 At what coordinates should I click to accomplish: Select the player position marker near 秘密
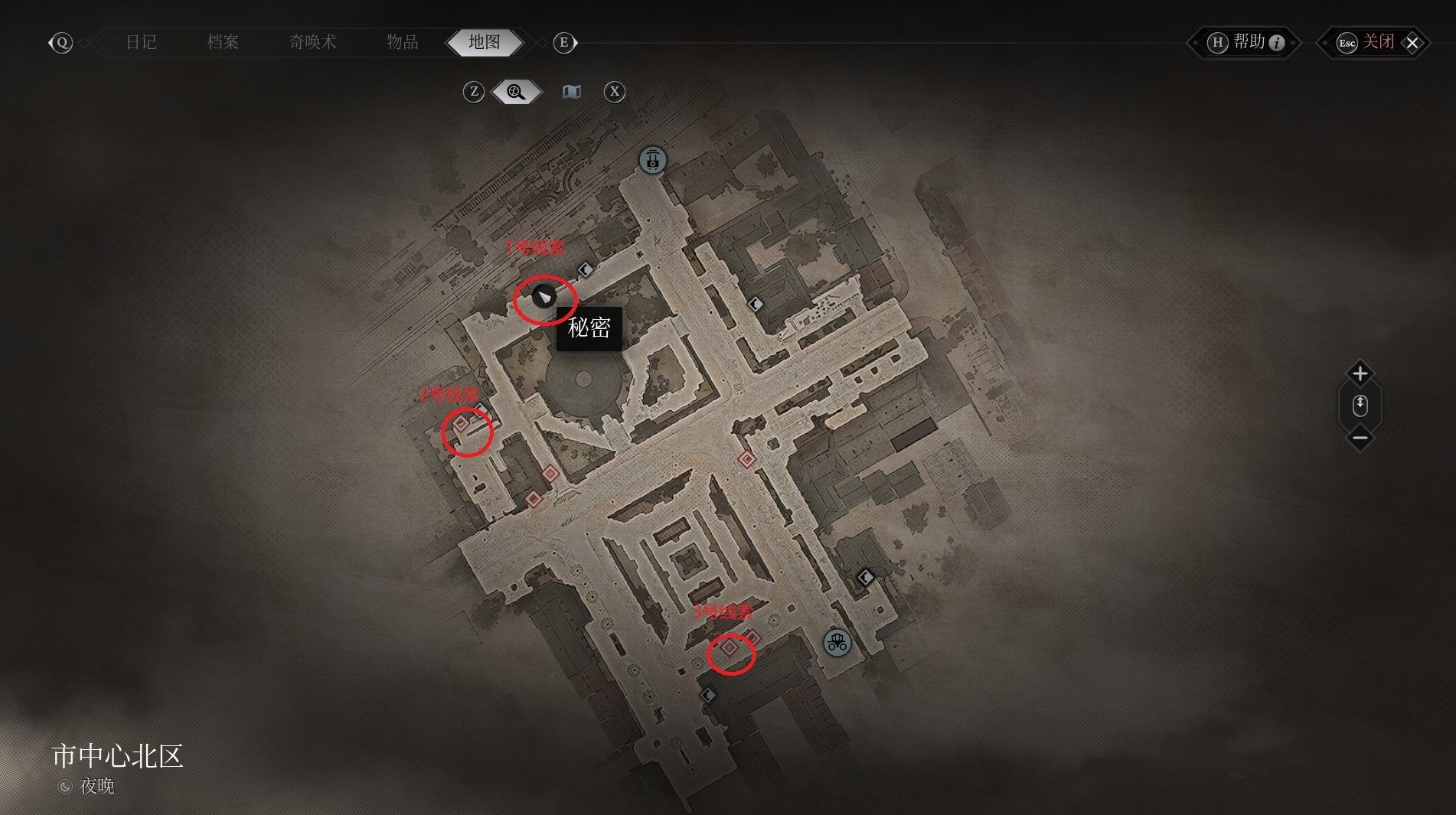coord(544,296)
